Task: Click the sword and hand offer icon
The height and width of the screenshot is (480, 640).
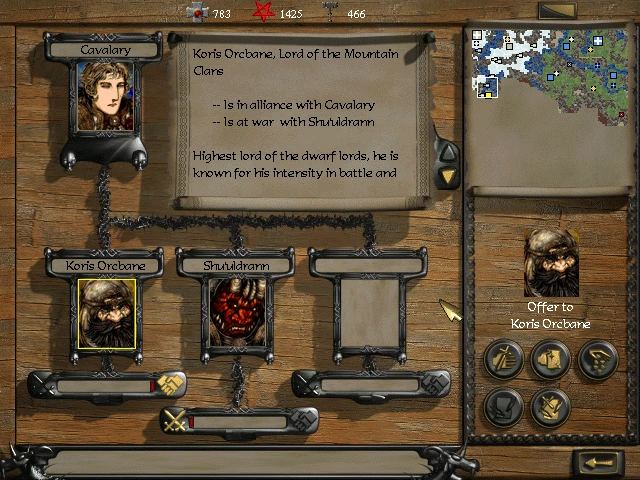Action: [x=504, y=360]
